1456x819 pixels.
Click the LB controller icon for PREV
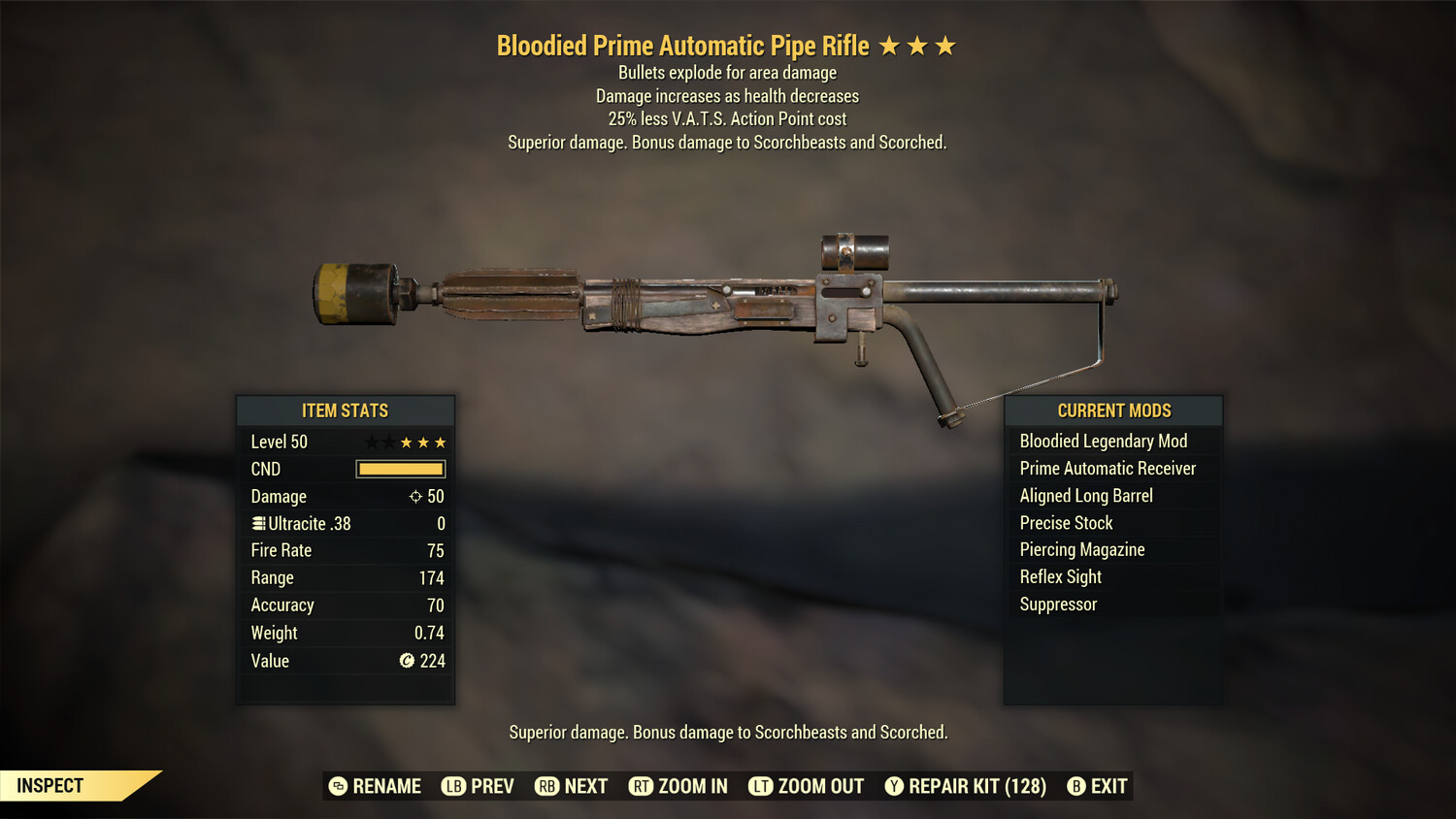452,786
